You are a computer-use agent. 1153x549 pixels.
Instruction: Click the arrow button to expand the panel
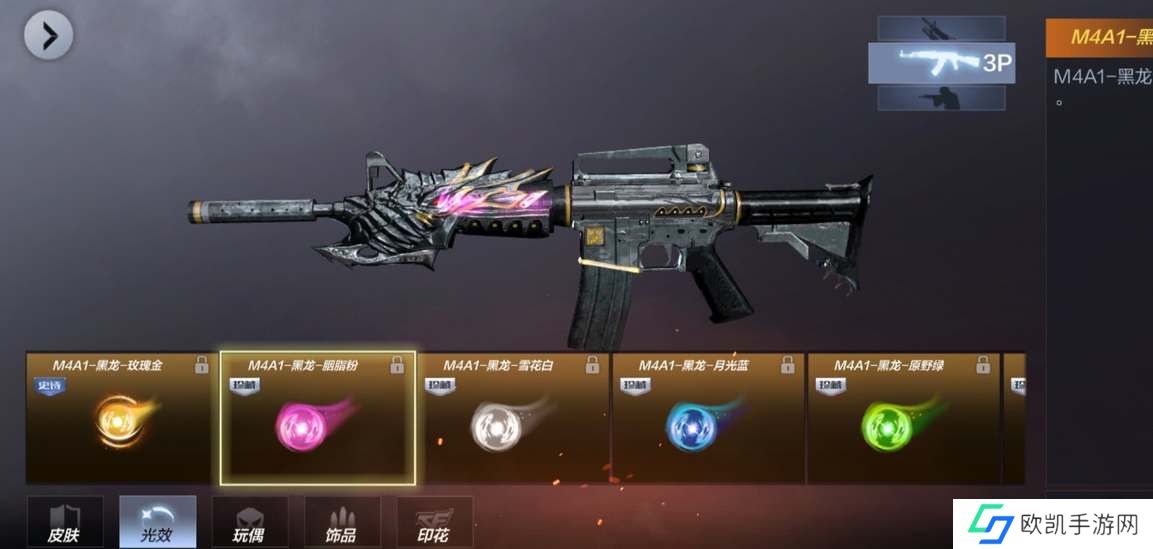48,36
